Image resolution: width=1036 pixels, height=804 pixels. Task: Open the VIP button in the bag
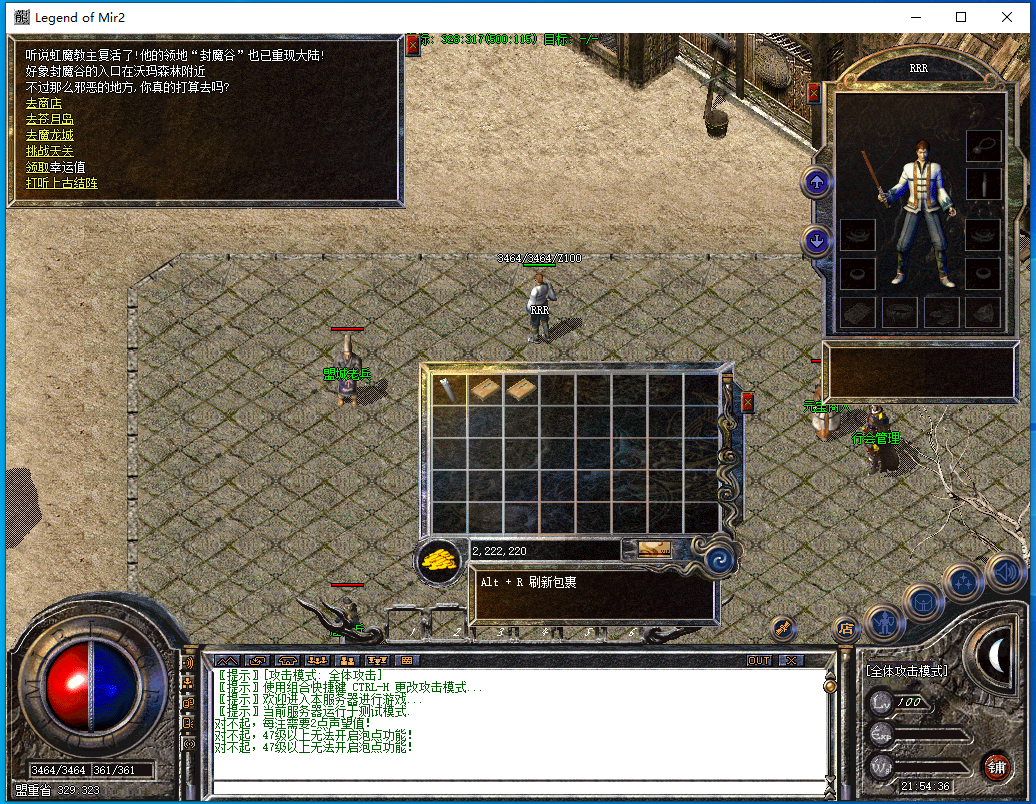tap(655, 550)
